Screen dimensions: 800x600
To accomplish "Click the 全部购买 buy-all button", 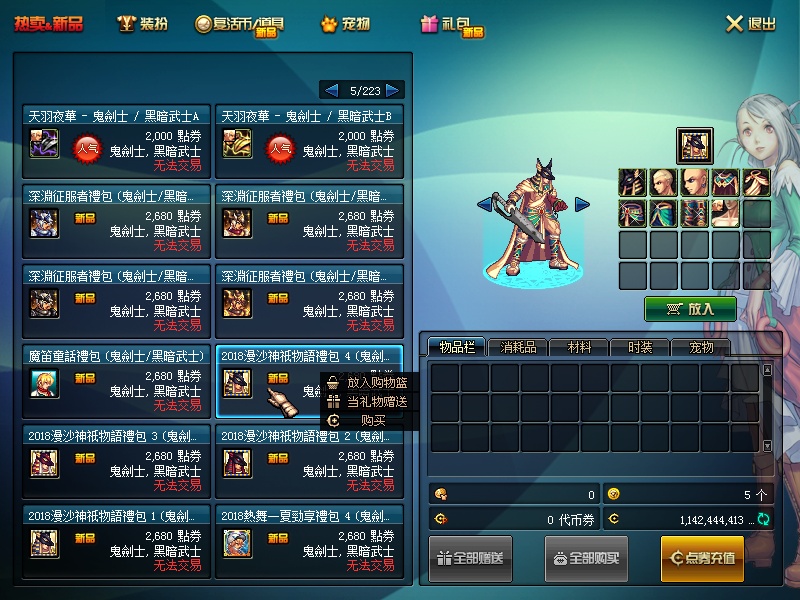I will click(586, 558).
